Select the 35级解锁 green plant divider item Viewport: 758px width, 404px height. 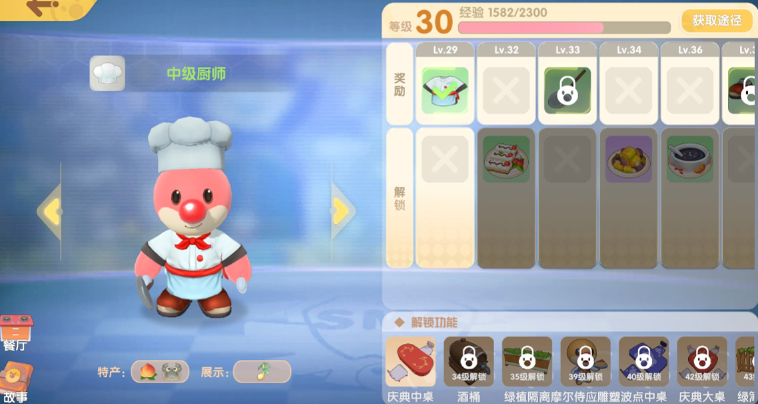[x=527, y=361]
